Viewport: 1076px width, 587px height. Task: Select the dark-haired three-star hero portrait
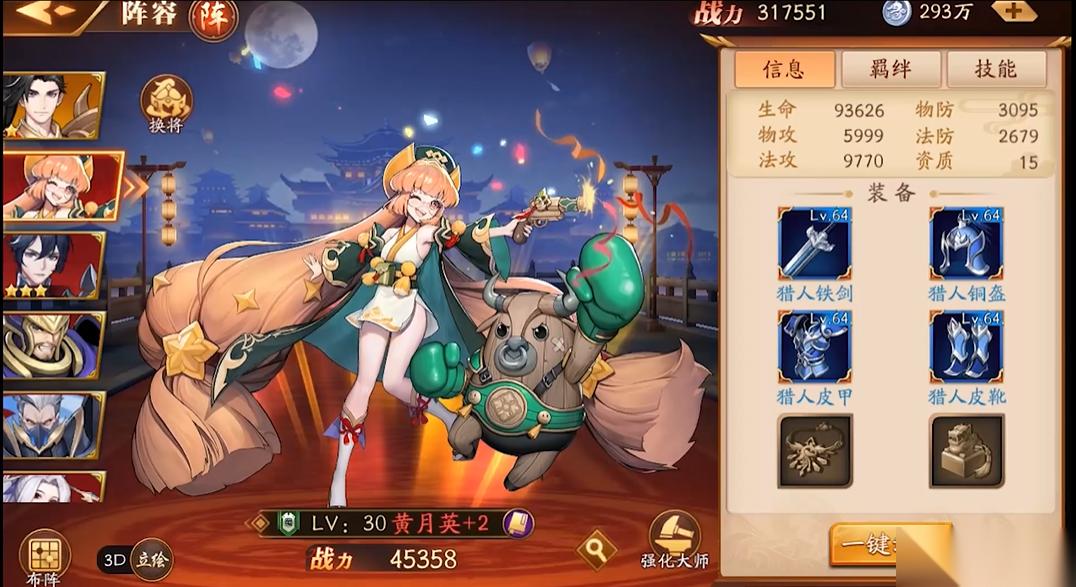[x=52, y=265]
